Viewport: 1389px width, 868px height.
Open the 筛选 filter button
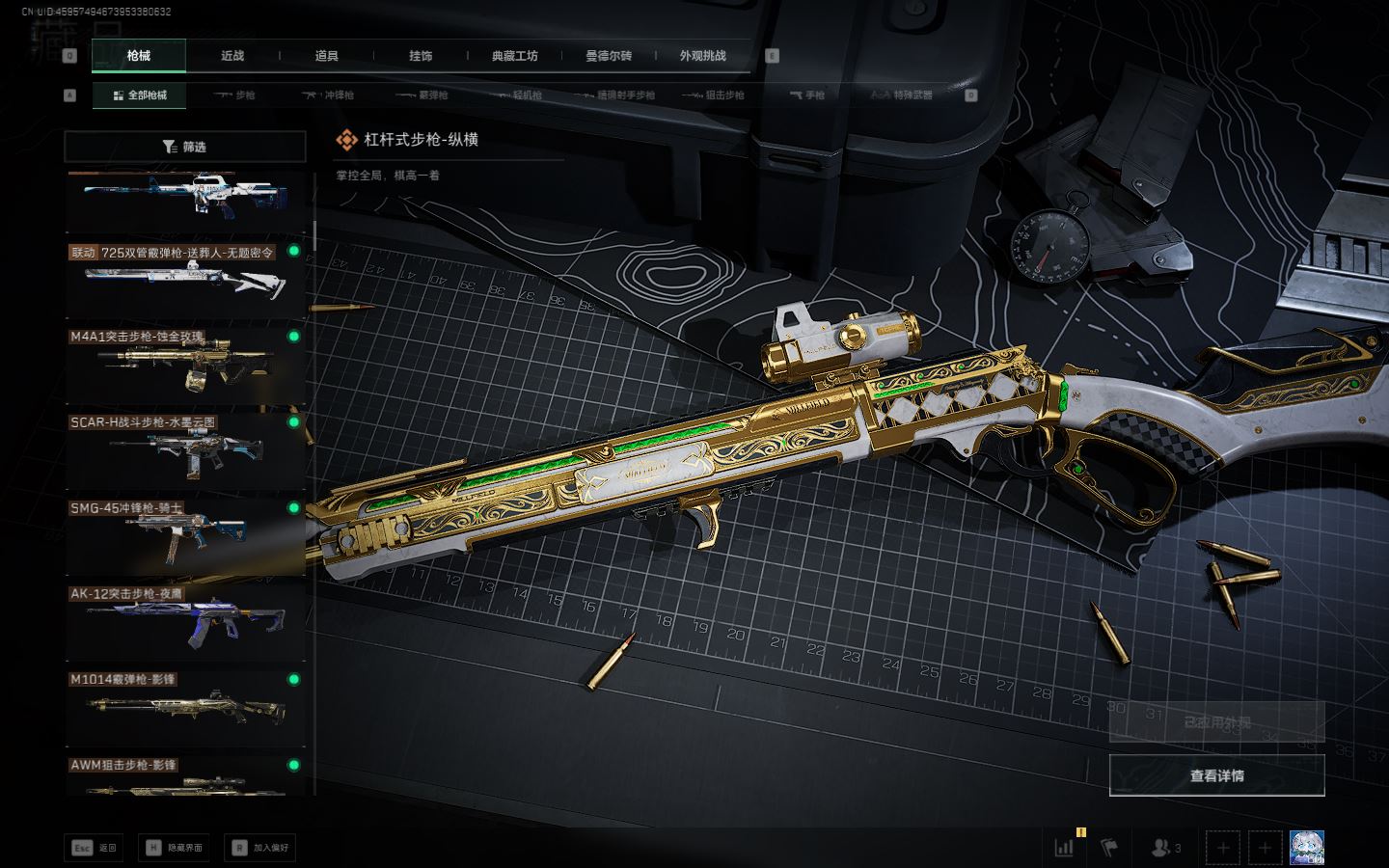pyautogui.click(x=185, y=147)
